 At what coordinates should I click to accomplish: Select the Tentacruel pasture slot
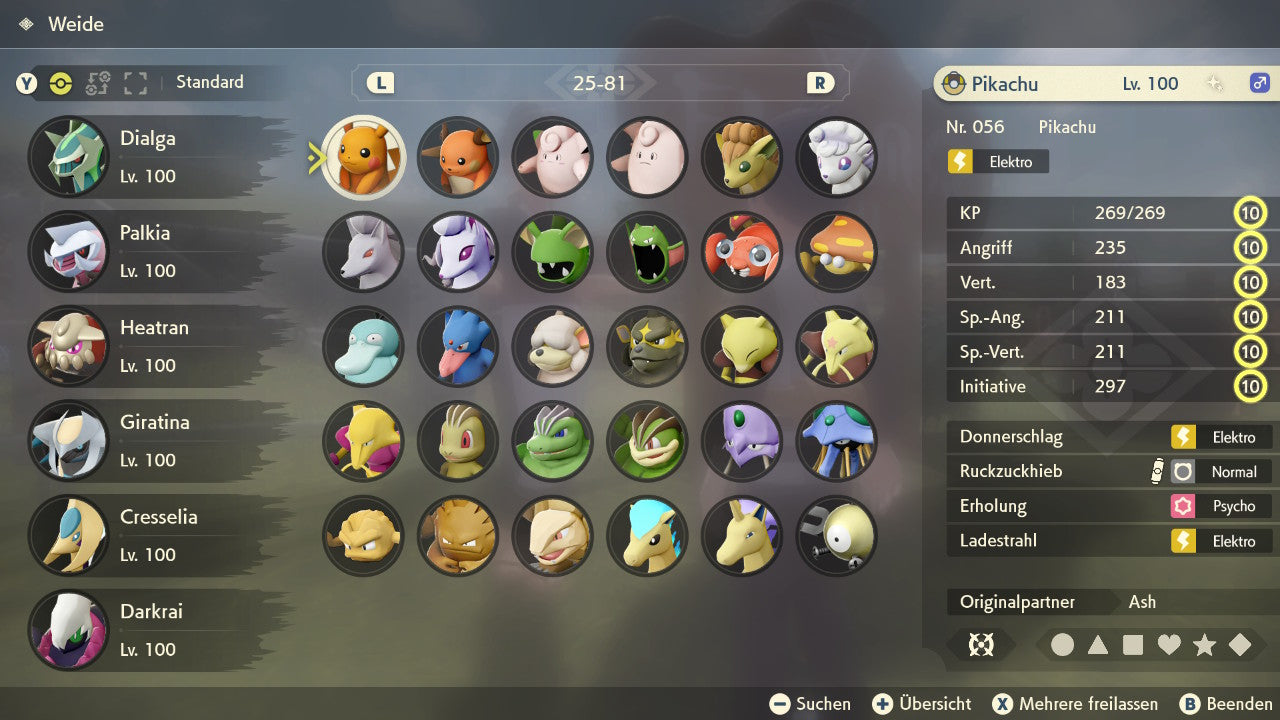coord(837,441)
